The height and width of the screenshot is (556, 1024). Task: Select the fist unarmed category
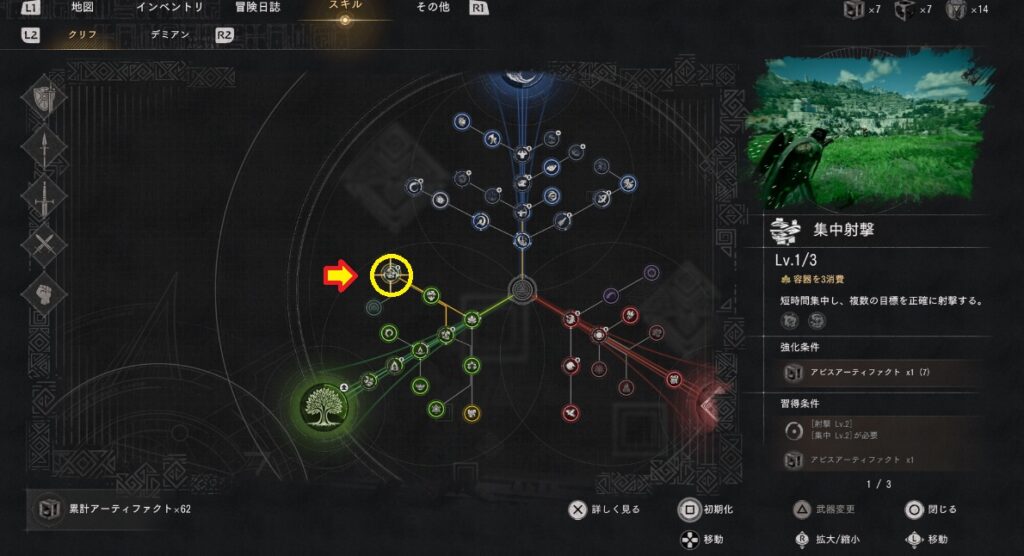pos(46,292)
